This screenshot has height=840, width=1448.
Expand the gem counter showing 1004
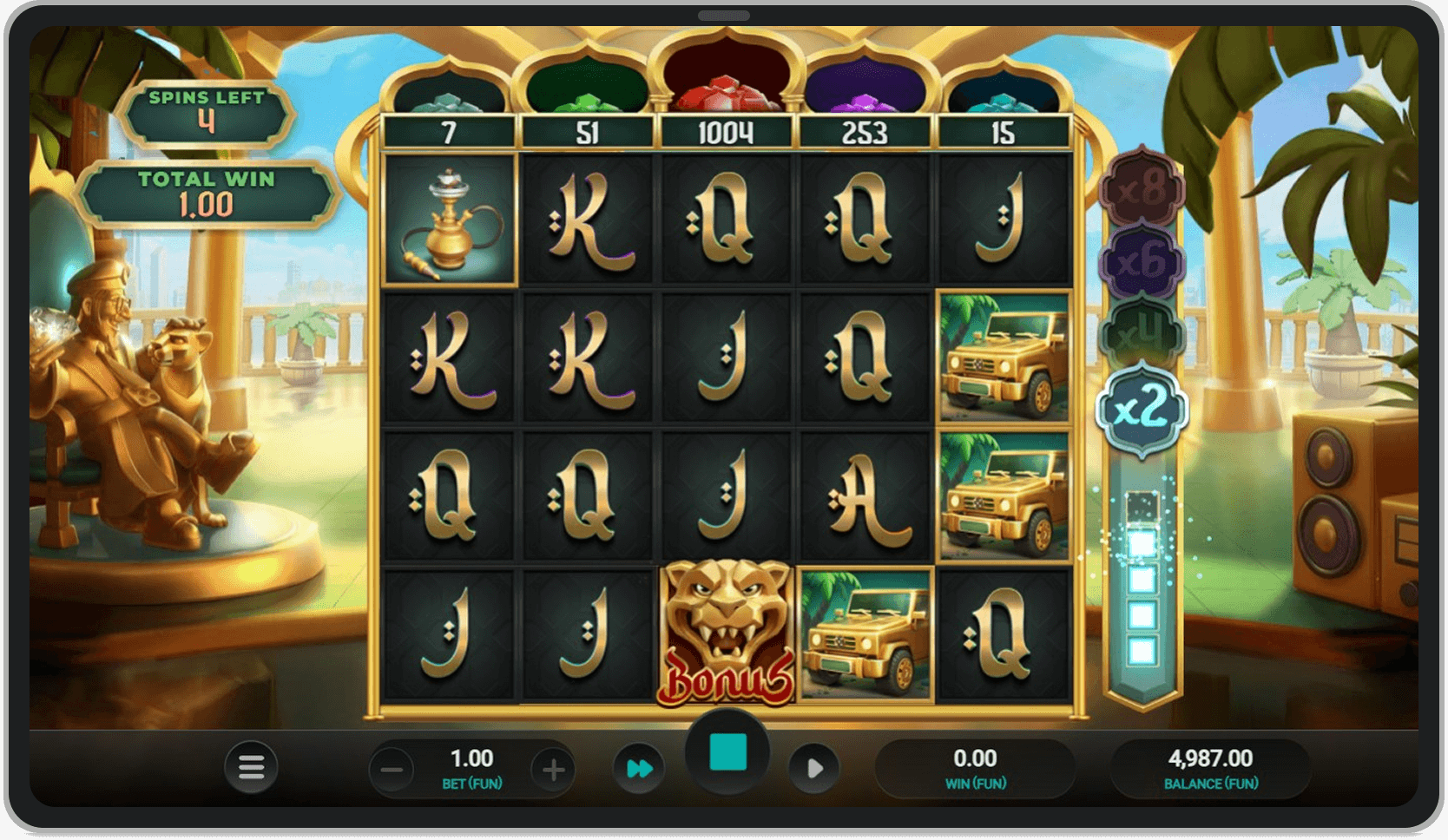[727, 132]
